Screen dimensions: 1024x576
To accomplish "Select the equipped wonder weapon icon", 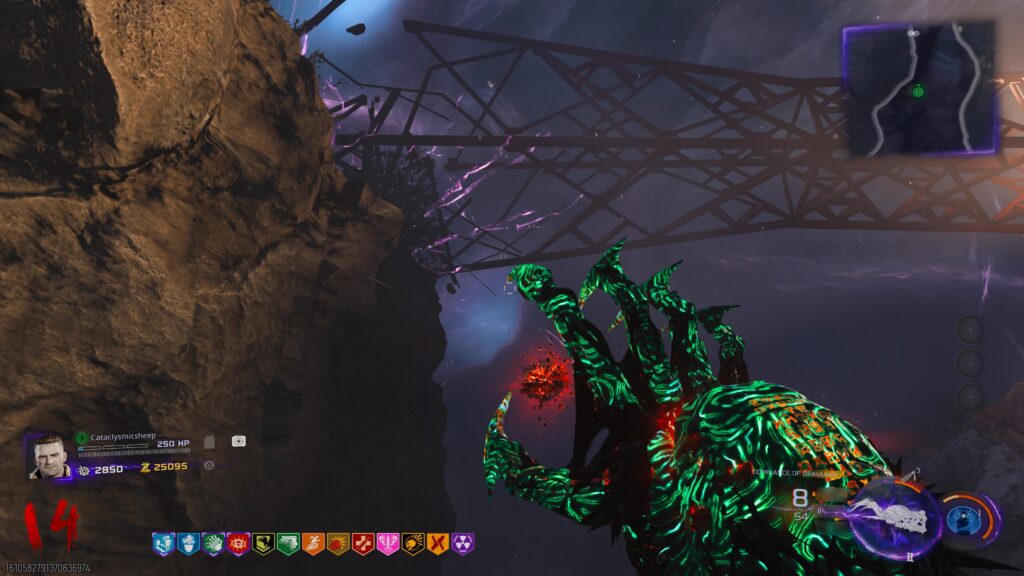I will (x=894, y=517).
